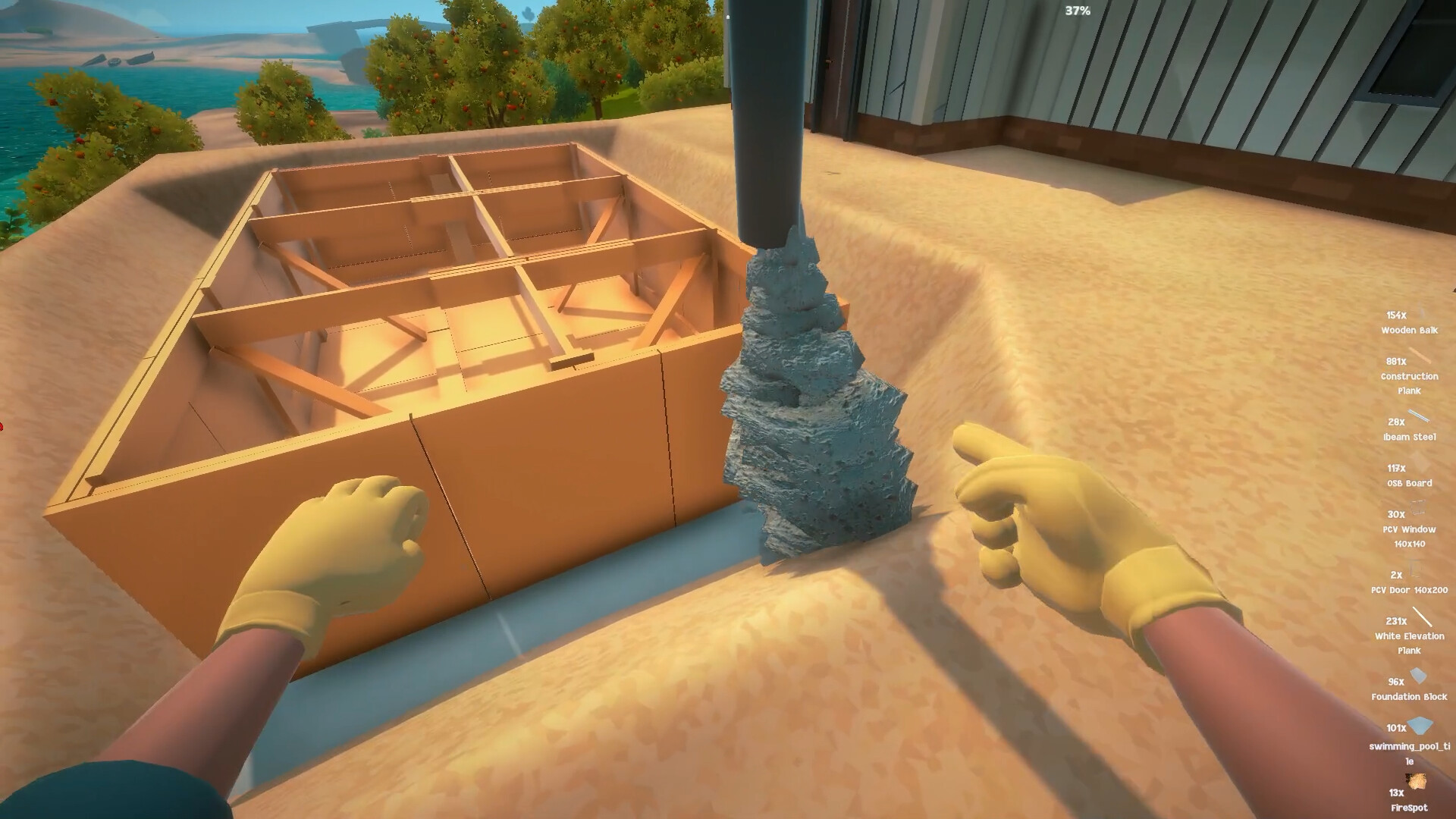Click the OSB Board label
The height and width of the screenshot is (819, 1456).
coord(1409,483)
